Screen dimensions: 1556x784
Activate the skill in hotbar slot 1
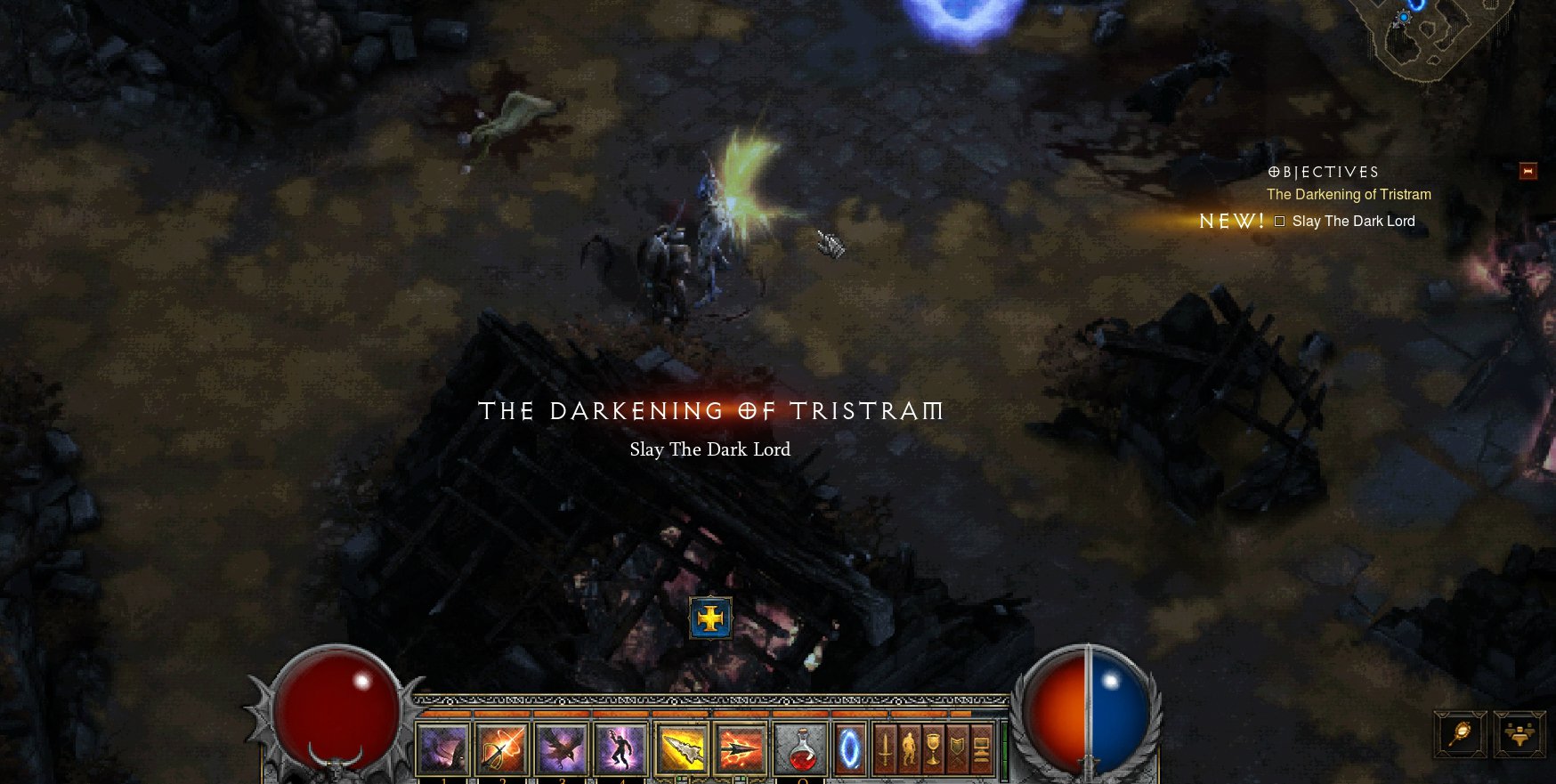[x=442, y=748]
